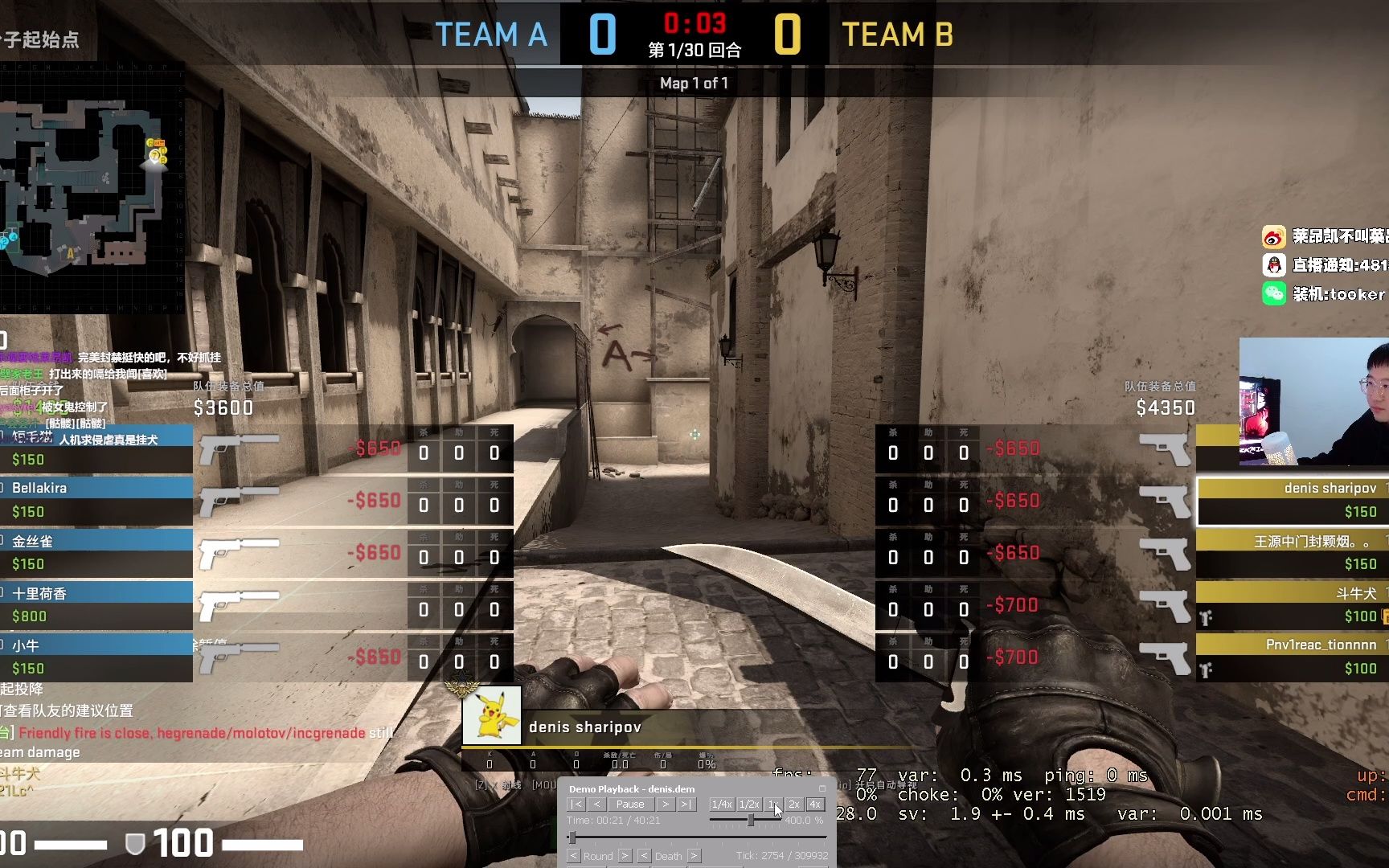The height and width of the screenshot is (868, 1389).
Task: Switch to 1/4x playback speed
Action: pyautogui.click(x=722, y=804)
